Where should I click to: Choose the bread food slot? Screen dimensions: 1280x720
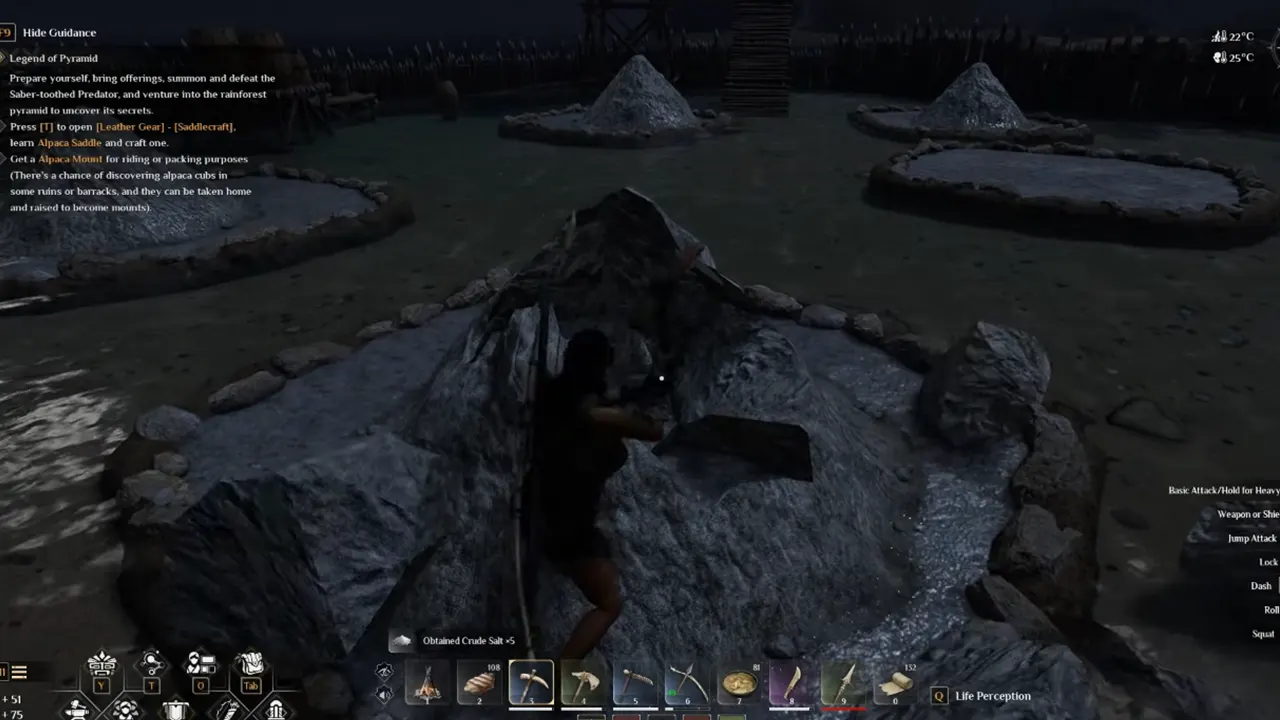479,684
